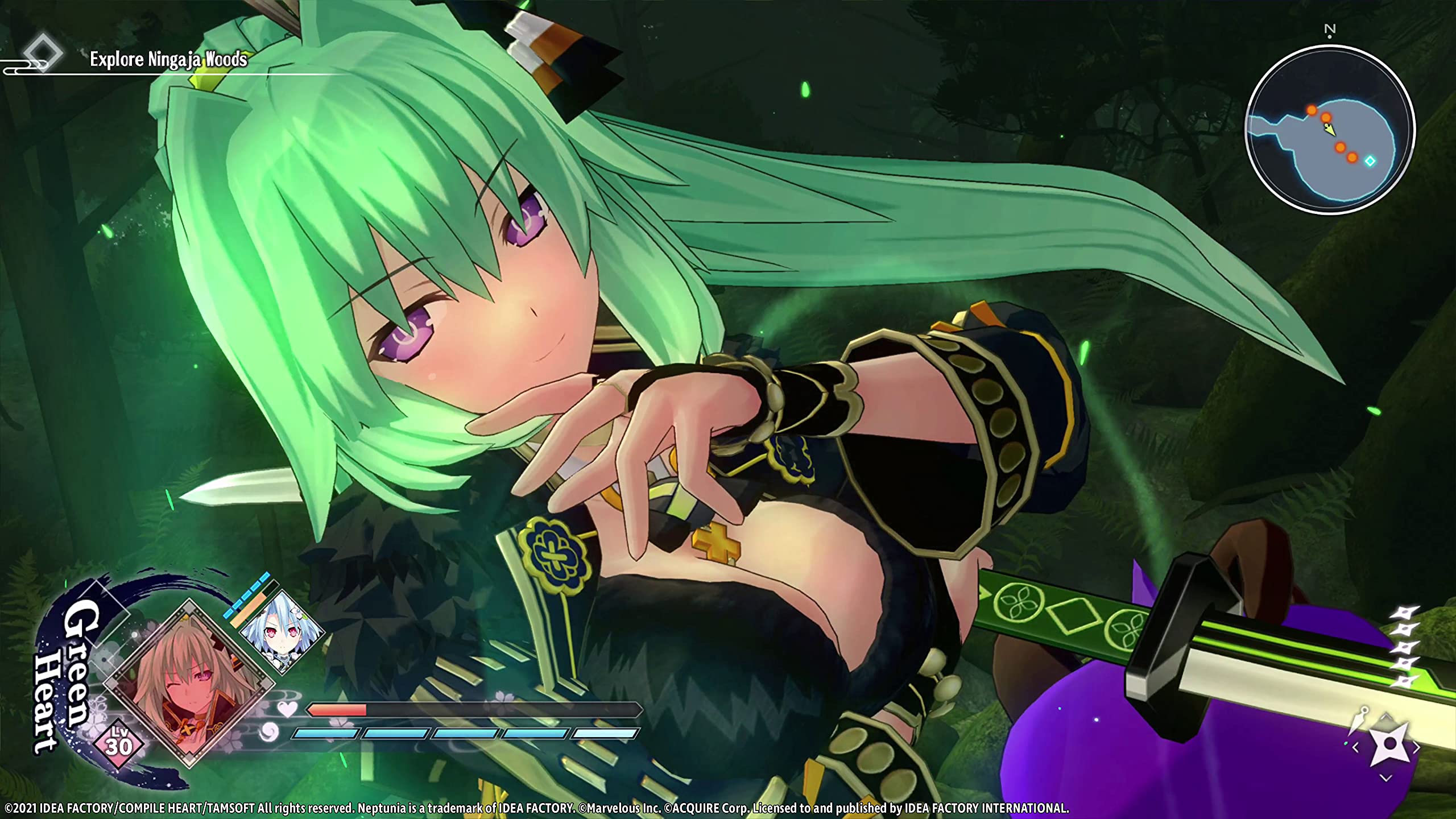
Task: Toggle the small green gem near the kunai icon
Action: pyautogui.click(x=1346, y=743)
